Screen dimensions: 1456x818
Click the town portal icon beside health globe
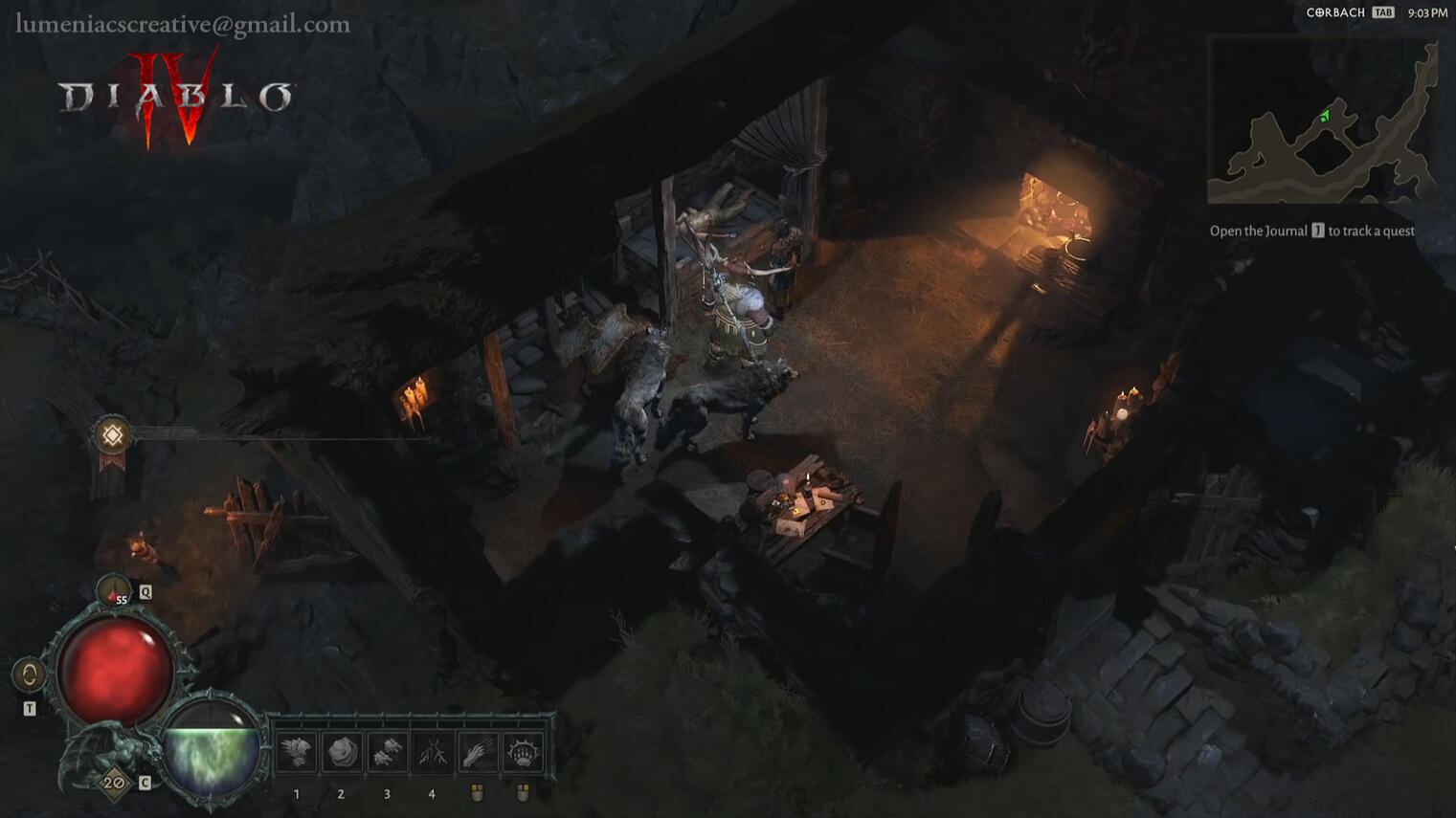click(29, 674)
